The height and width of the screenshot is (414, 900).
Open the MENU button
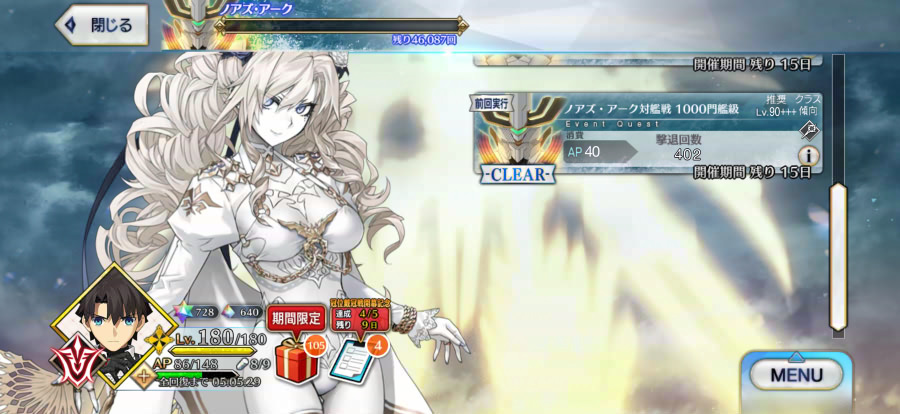tap(796, 375)
